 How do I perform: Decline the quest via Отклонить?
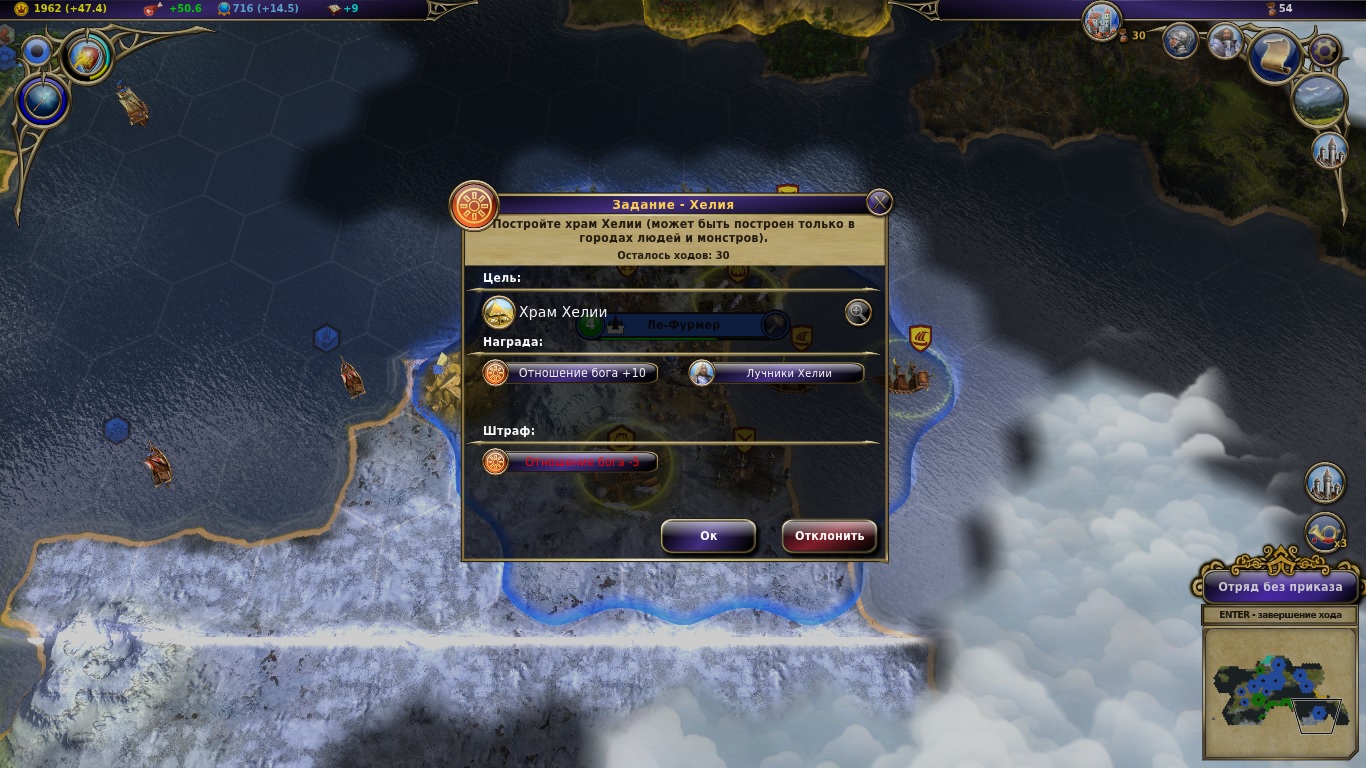pyautogui.click(x=829, y=536)
